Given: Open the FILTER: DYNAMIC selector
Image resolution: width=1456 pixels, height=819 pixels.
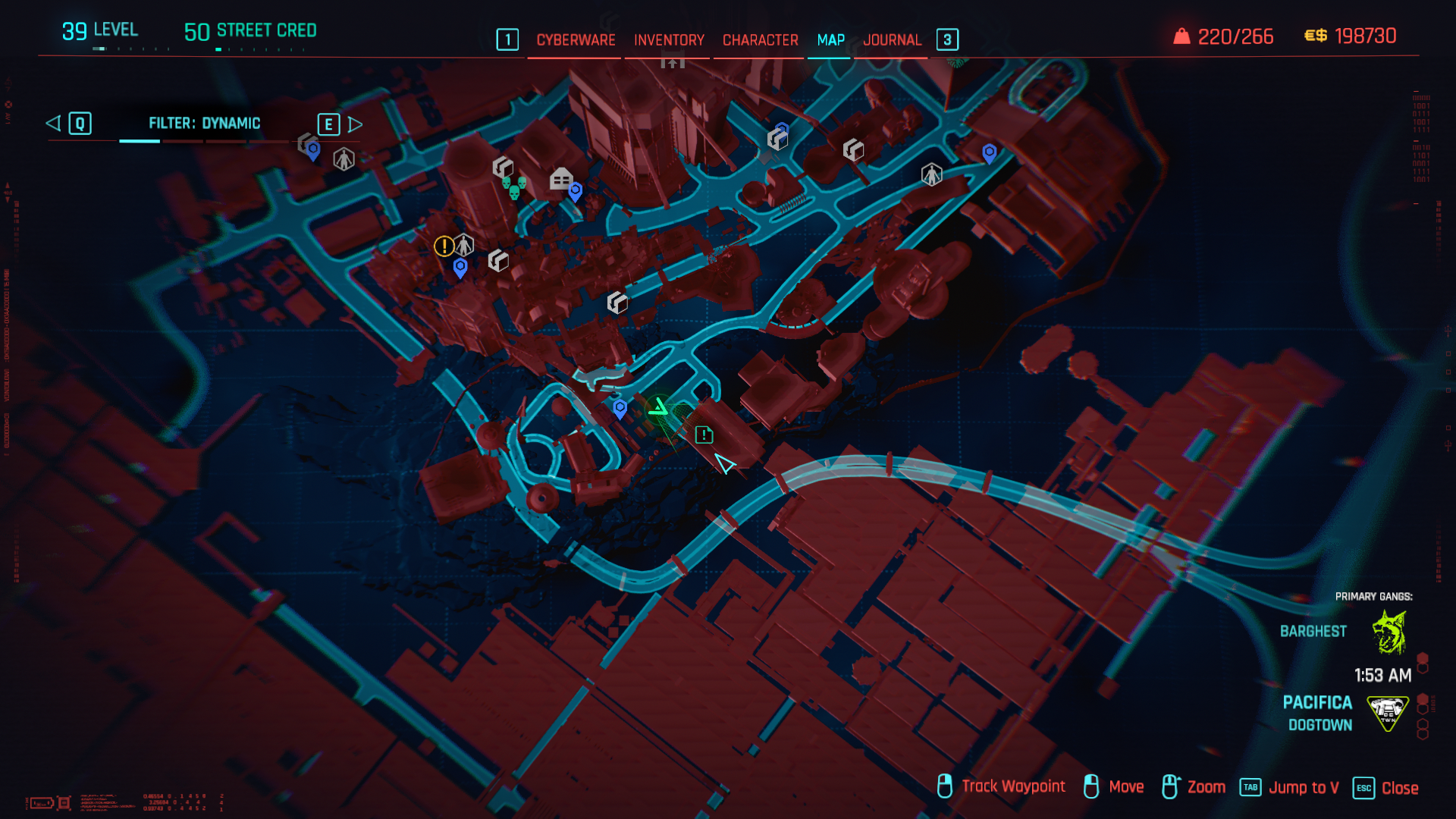Looking at the screenshot, I should coord(205,124).
